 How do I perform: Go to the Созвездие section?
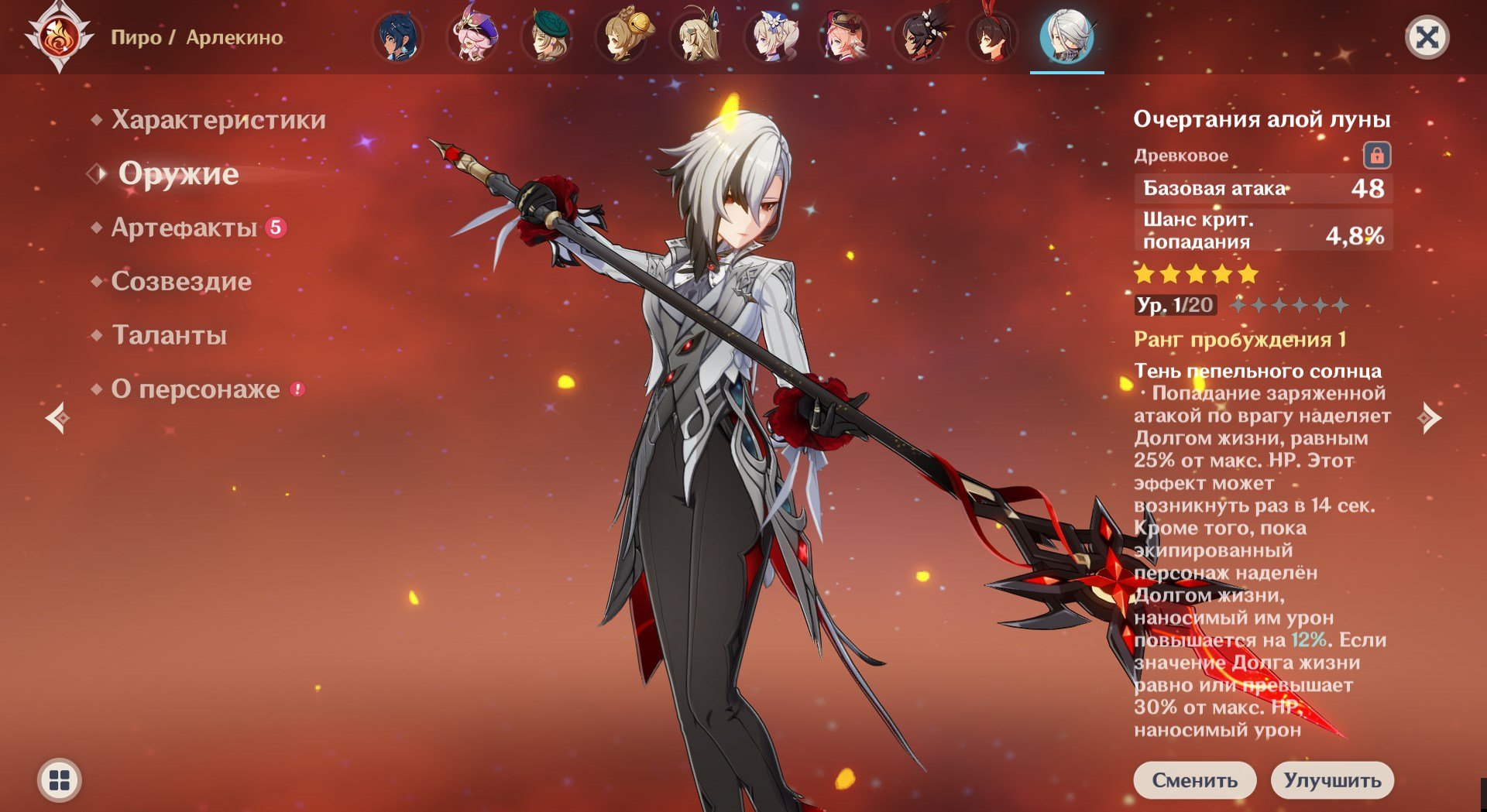(181, 281)
